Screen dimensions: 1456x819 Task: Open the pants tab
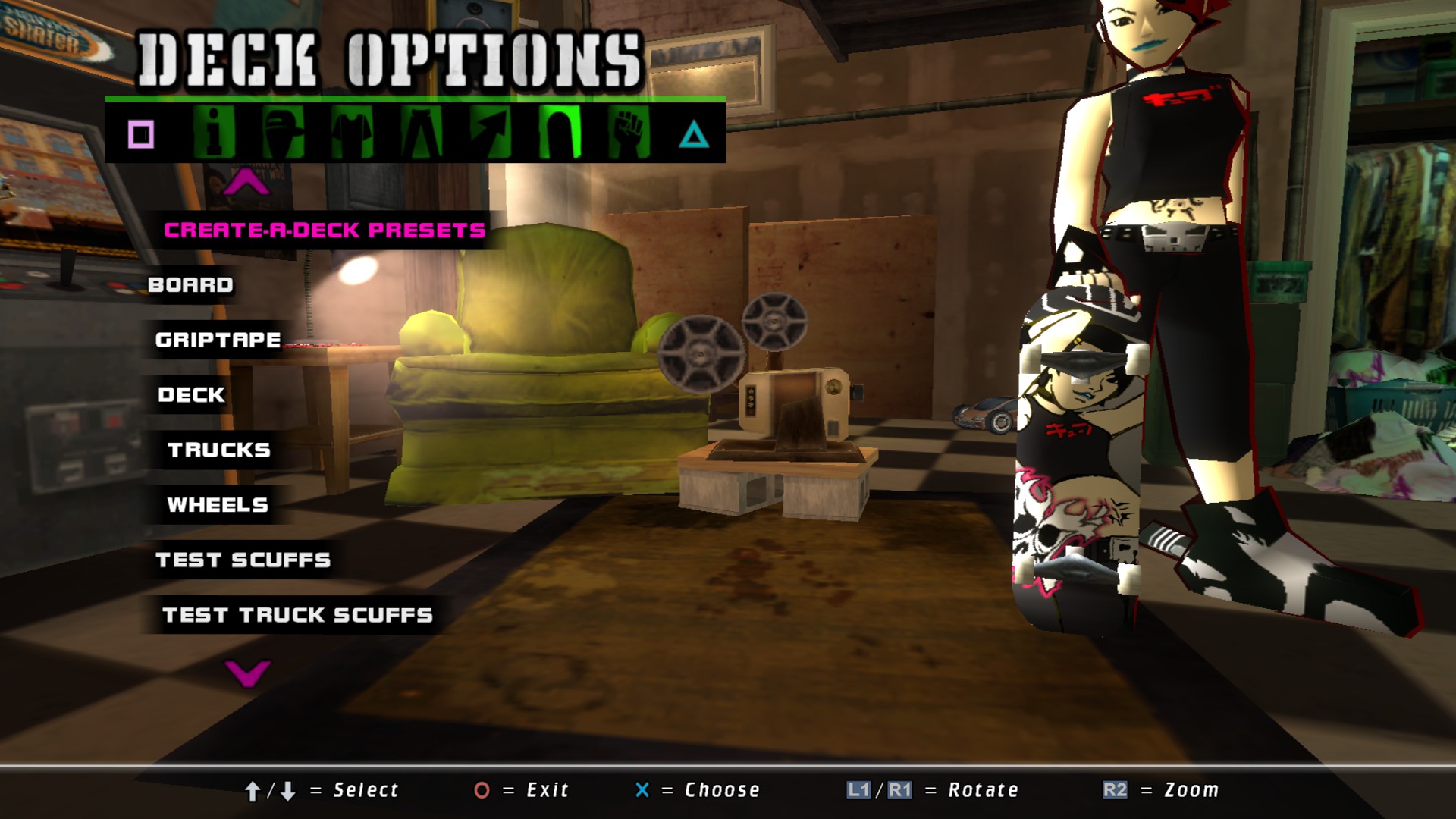tap(422, 133)
